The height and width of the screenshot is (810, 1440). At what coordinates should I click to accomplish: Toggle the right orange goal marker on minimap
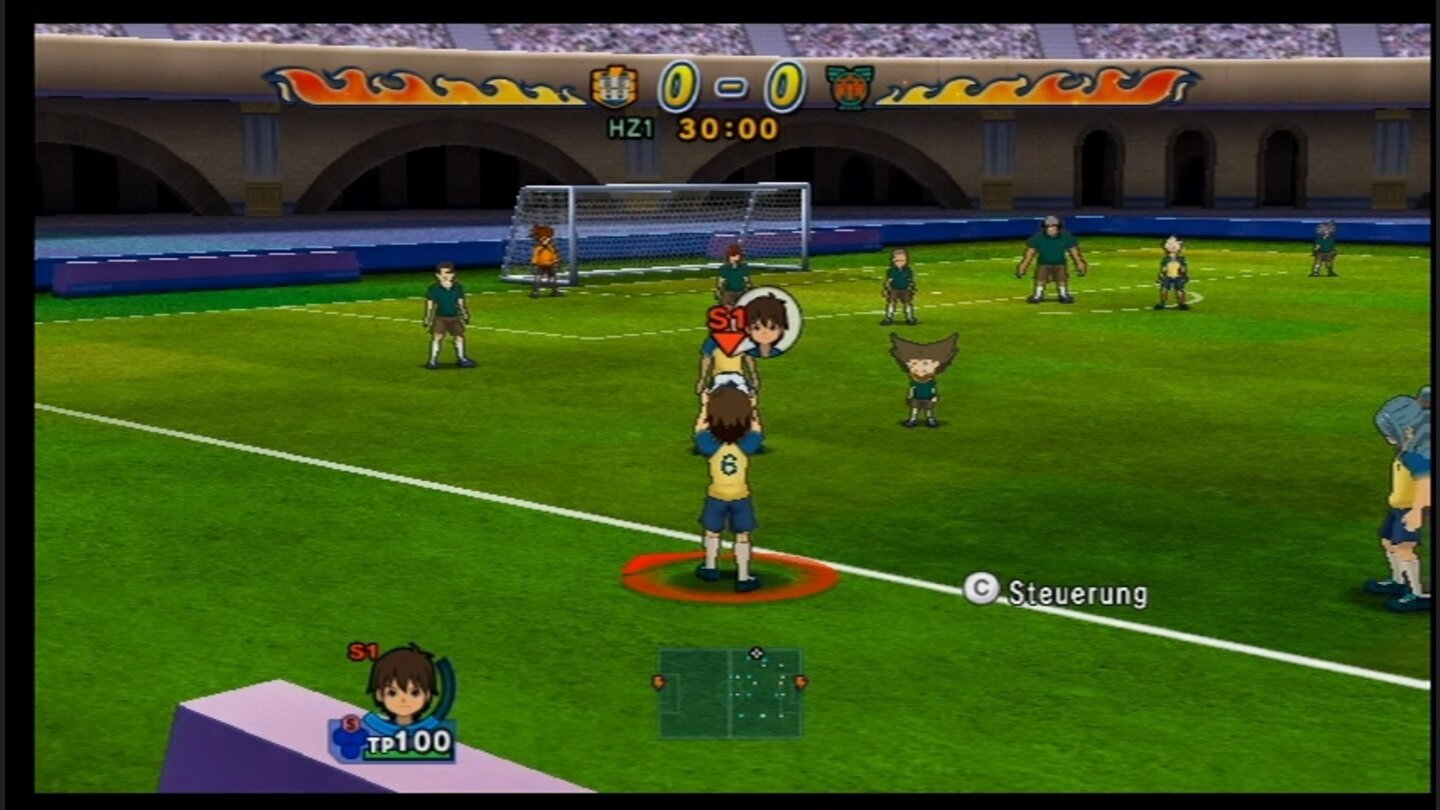click(x=800, y=681)
